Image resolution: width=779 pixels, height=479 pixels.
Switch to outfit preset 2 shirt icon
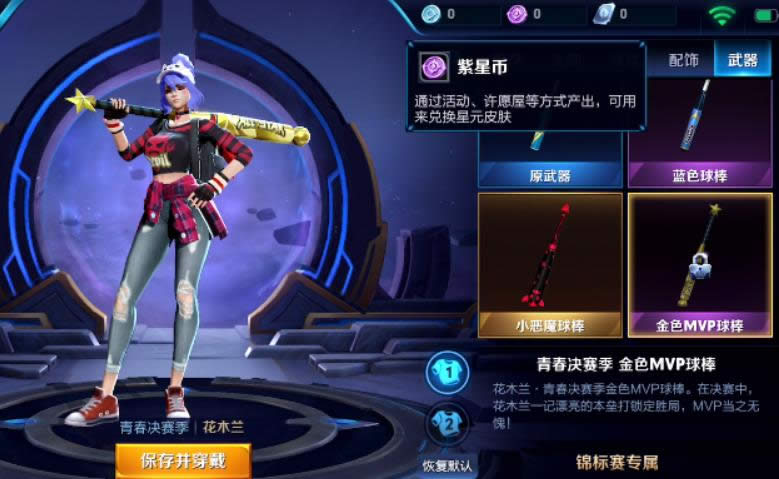click(x=447, y=424)
